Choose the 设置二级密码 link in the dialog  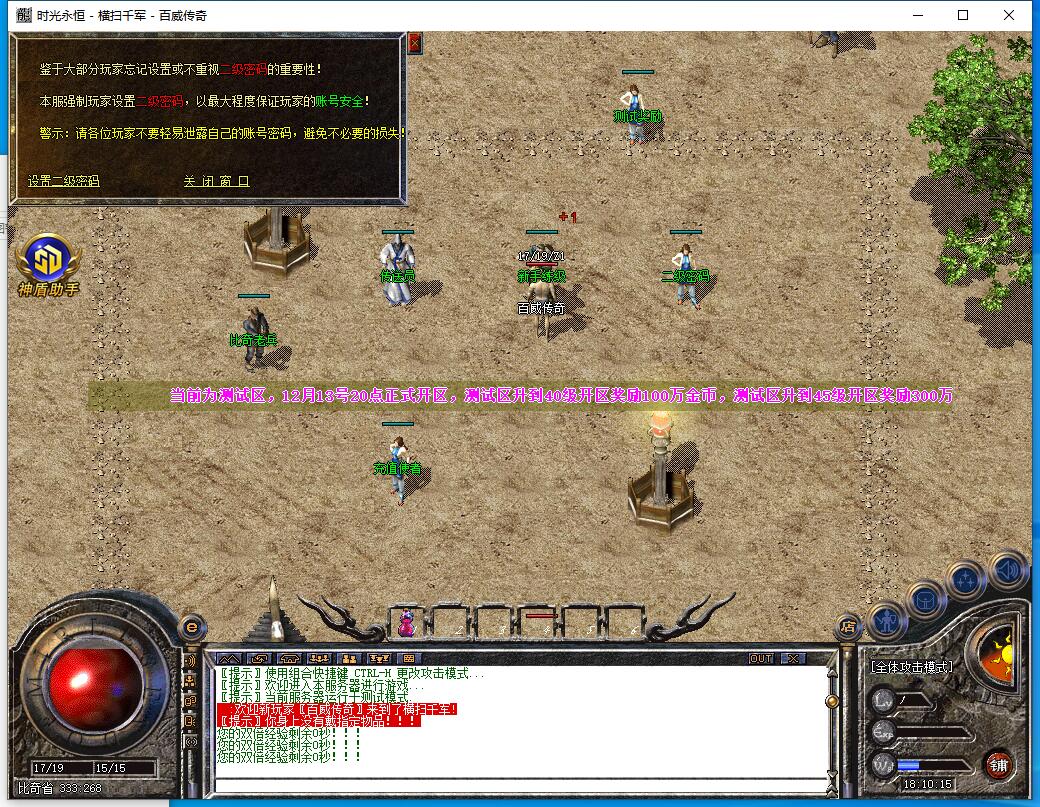[x=64, y=181]
